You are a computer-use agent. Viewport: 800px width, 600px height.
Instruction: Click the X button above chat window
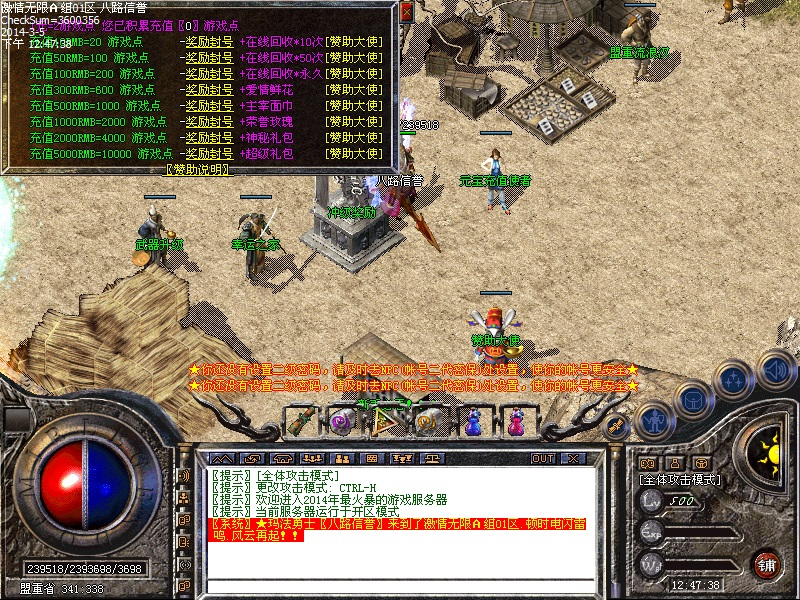click(x=574, y=458)
